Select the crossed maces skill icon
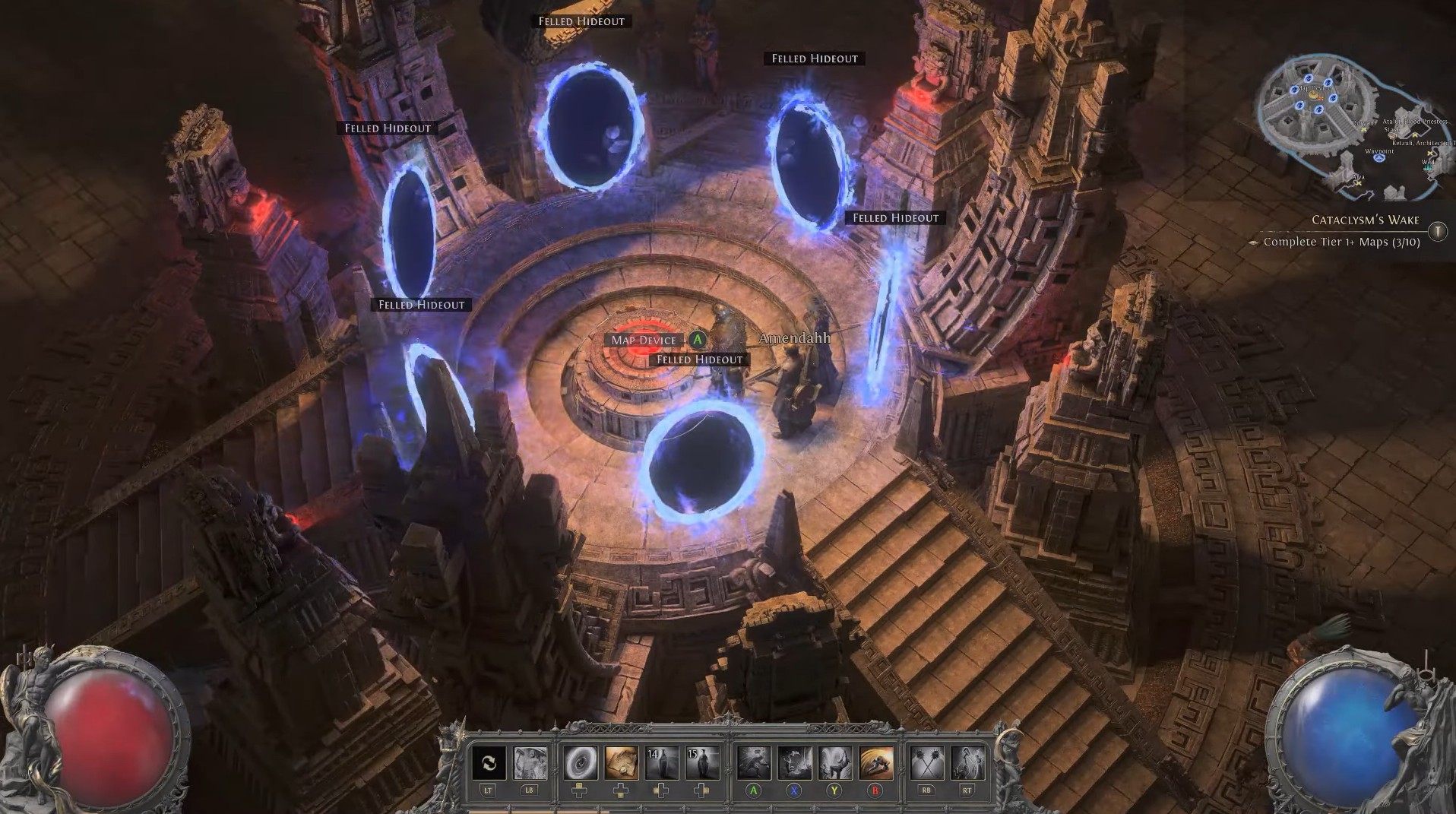The width and height of the screenshot is (1456, 814). 926,763
